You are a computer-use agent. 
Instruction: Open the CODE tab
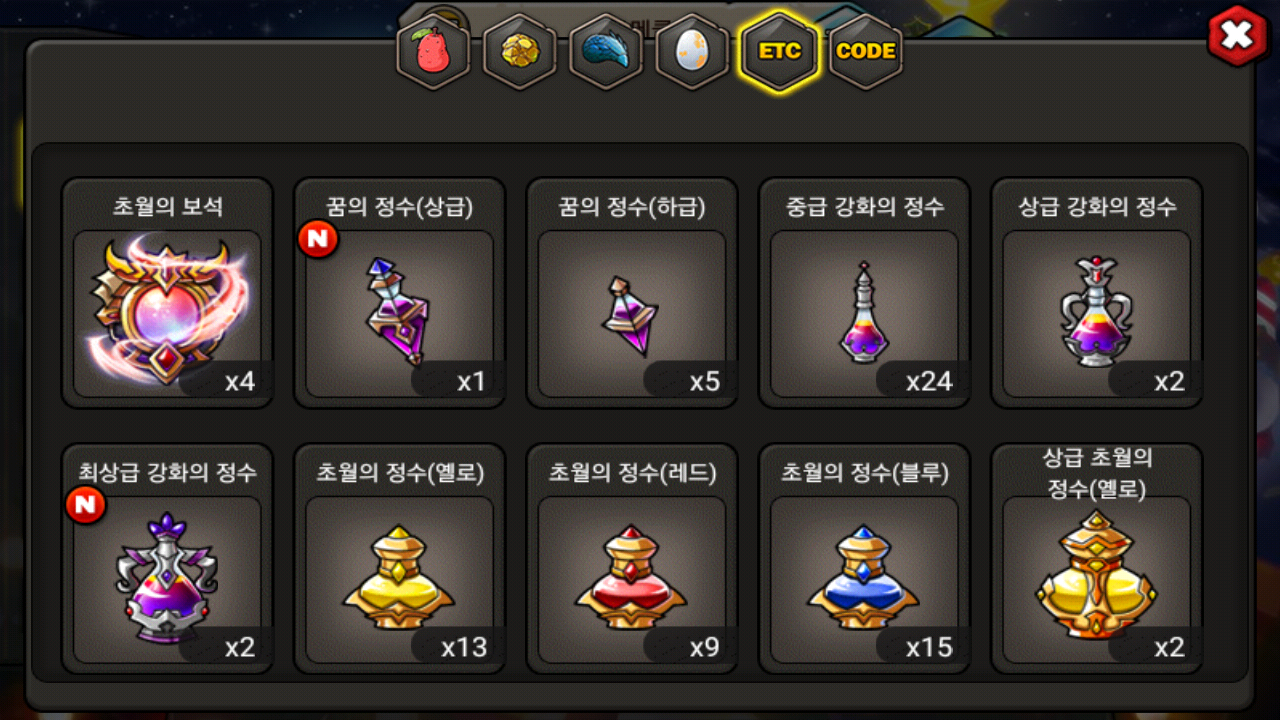865,51
